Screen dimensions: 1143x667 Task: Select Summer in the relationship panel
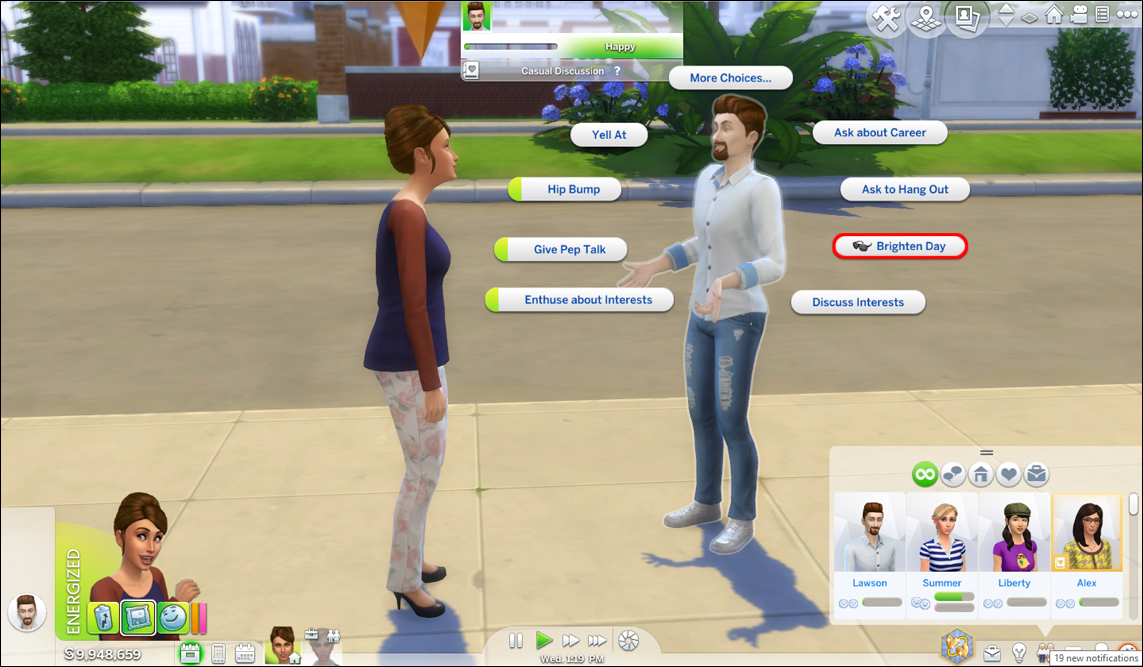941,547
